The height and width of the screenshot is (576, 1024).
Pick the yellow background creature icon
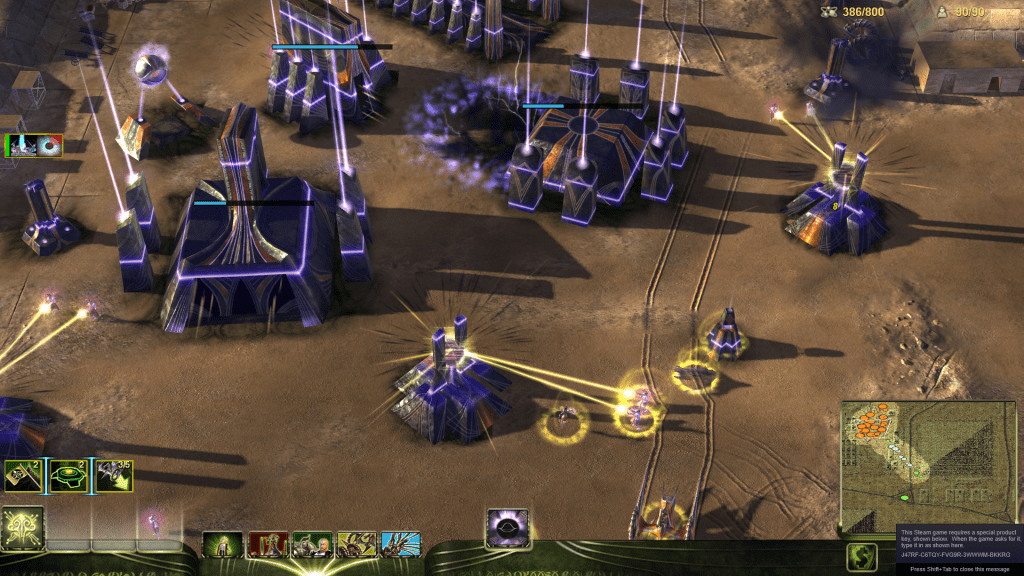click(357, 545)
